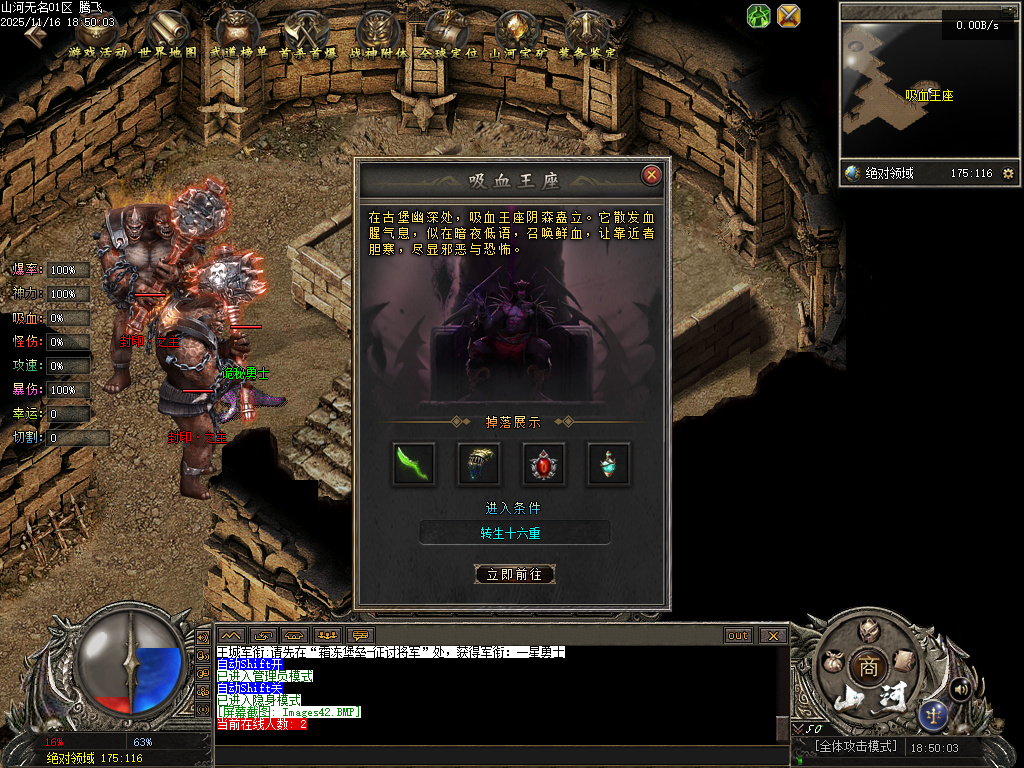Click the chat panel 'out' button
The height and width of the screenshot is (768, 1024).
click(738, 635)
